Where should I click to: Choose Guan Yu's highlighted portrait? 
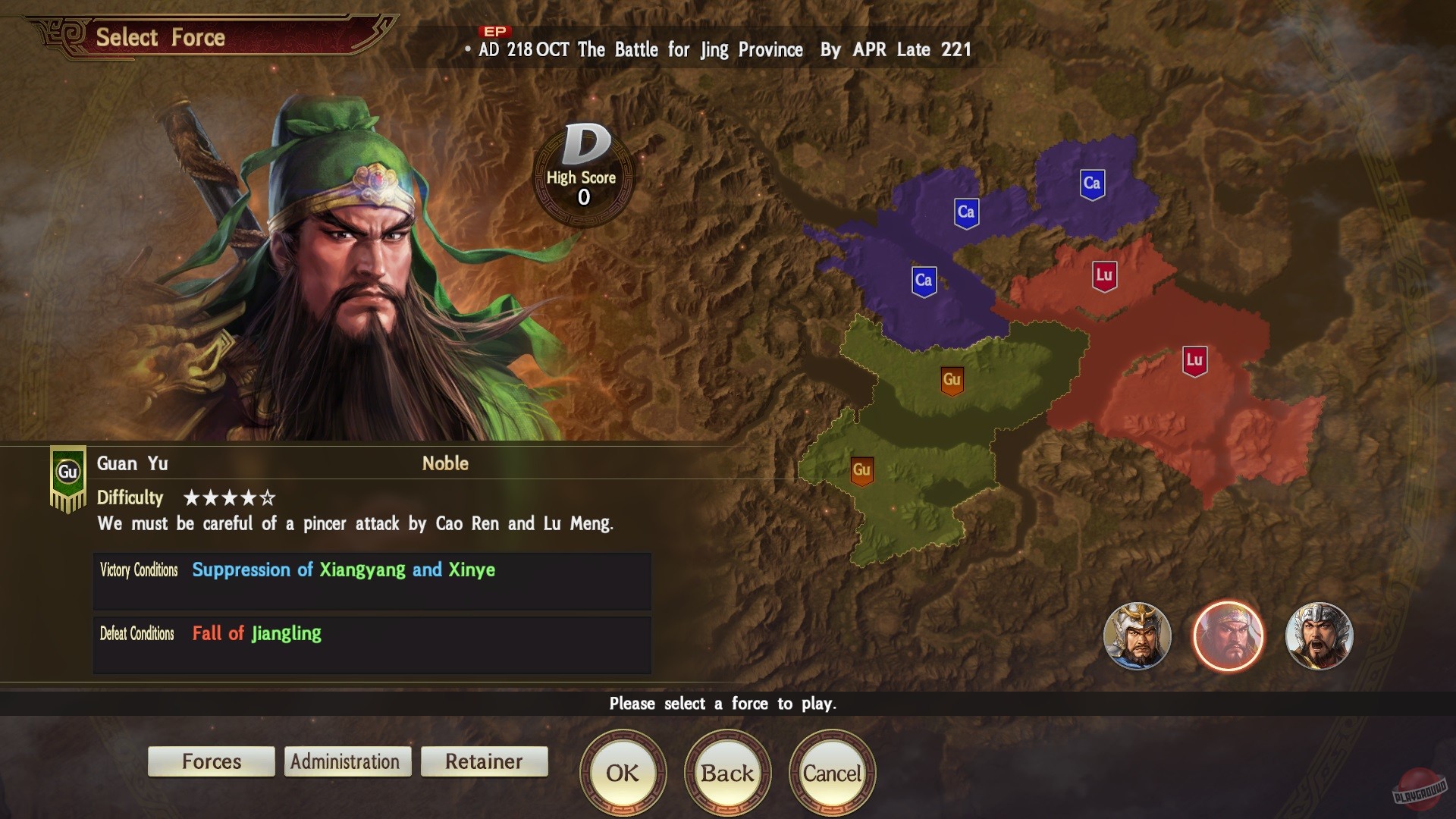click(1228, 637)
